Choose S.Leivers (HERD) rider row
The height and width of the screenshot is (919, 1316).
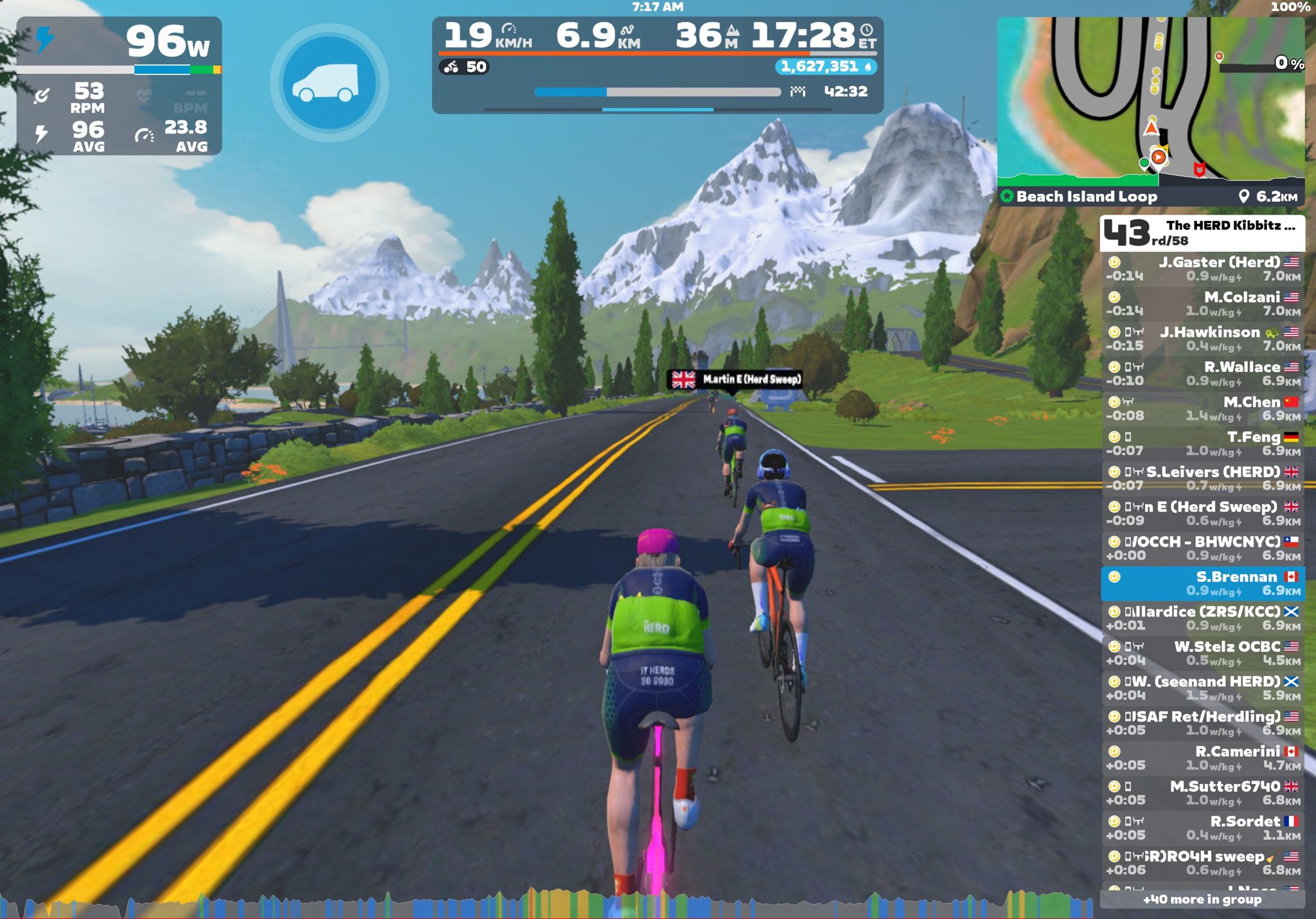click(x=1202, y=478)
